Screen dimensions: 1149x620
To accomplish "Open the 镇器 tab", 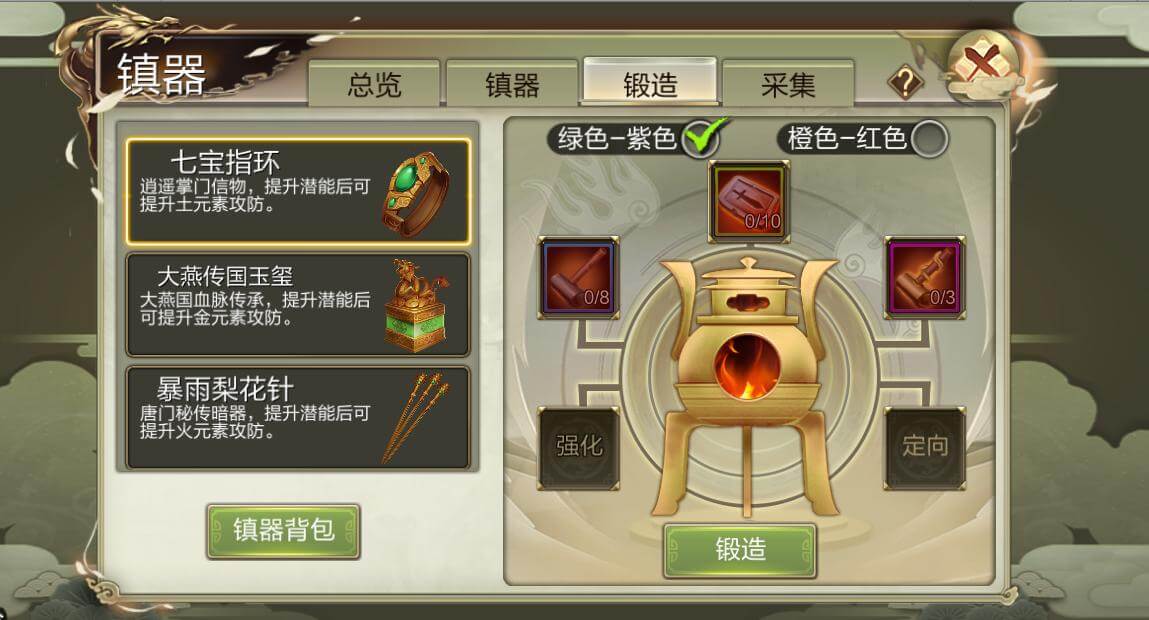I will point(512,85).
